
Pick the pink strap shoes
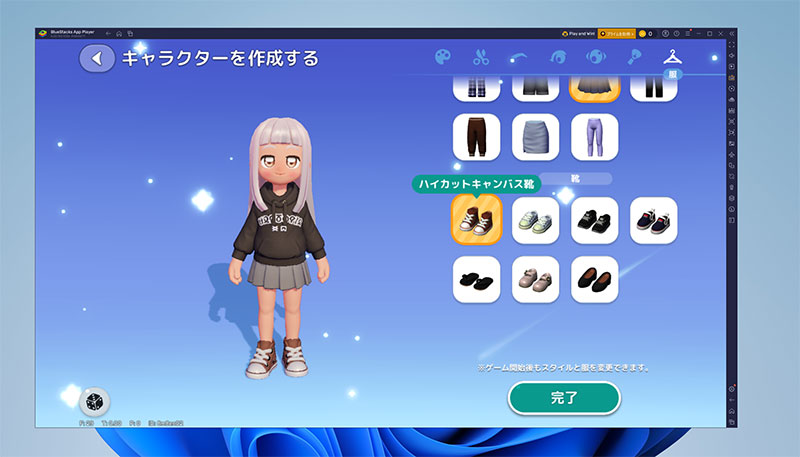(x=535, y=280)
